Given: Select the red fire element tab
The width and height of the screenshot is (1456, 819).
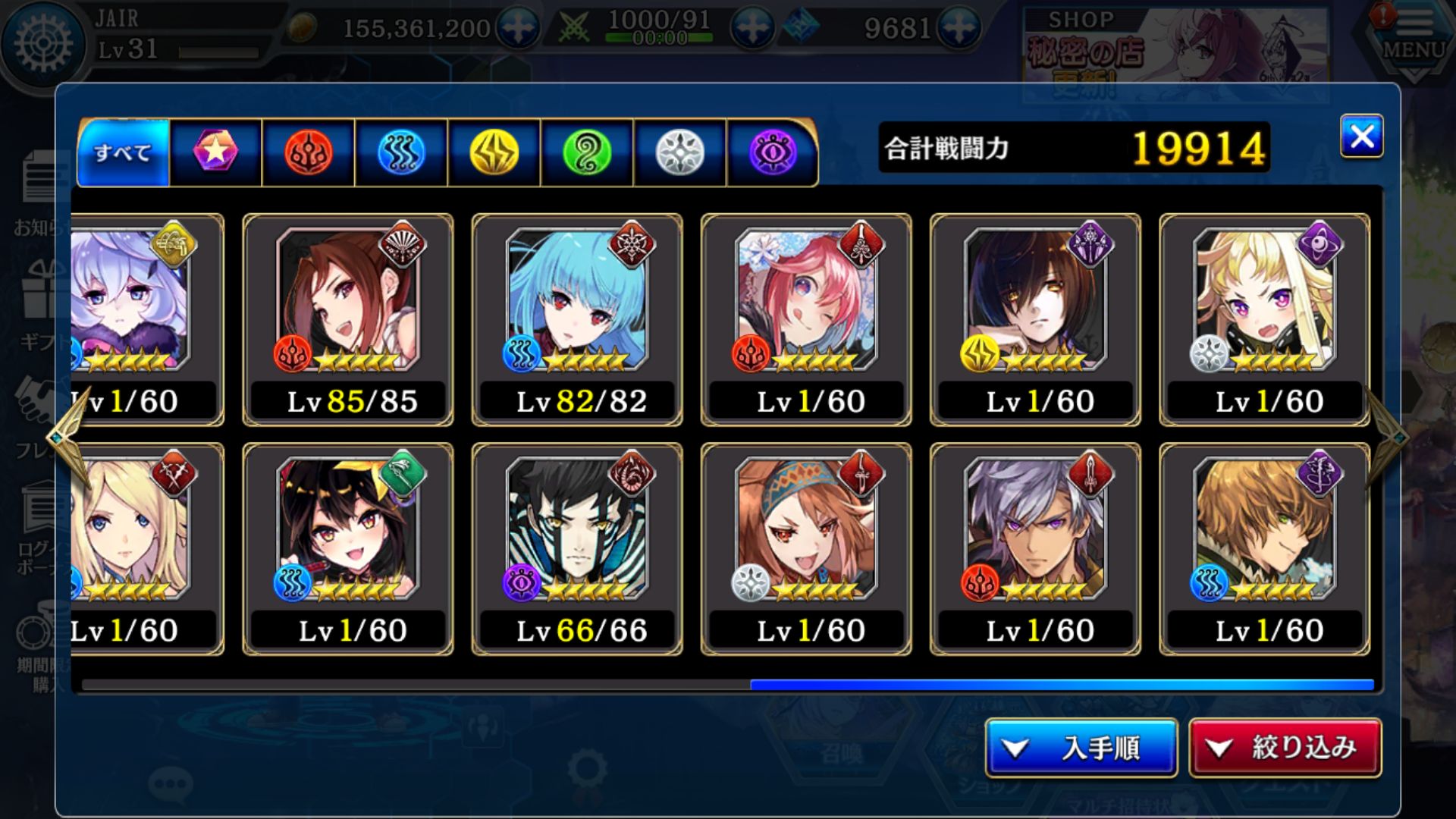Looking at the screenshot, I should click(x=308, y=152).
